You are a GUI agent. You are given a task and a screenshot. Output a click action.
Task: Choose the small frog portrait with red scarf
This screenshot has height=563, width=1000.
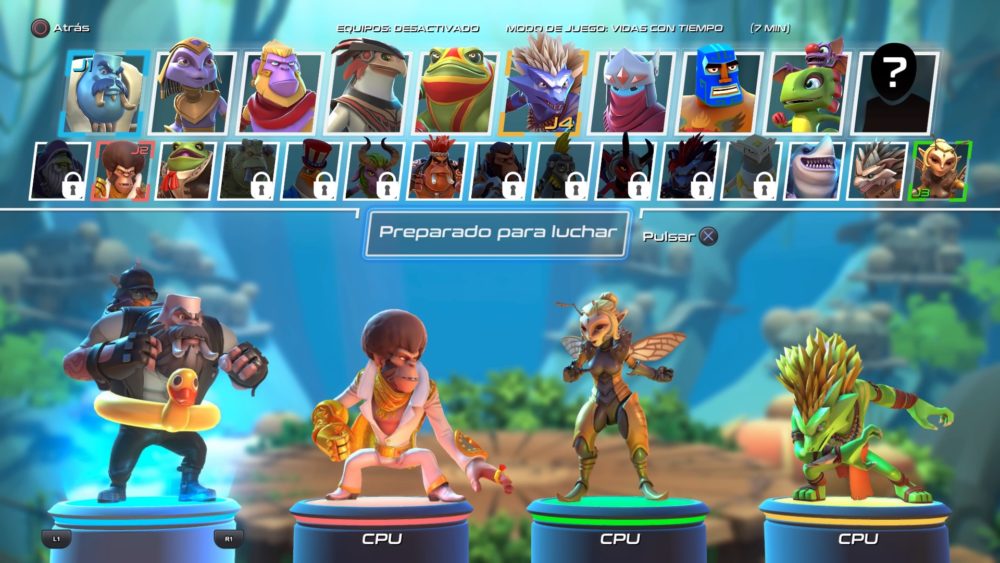184,170
